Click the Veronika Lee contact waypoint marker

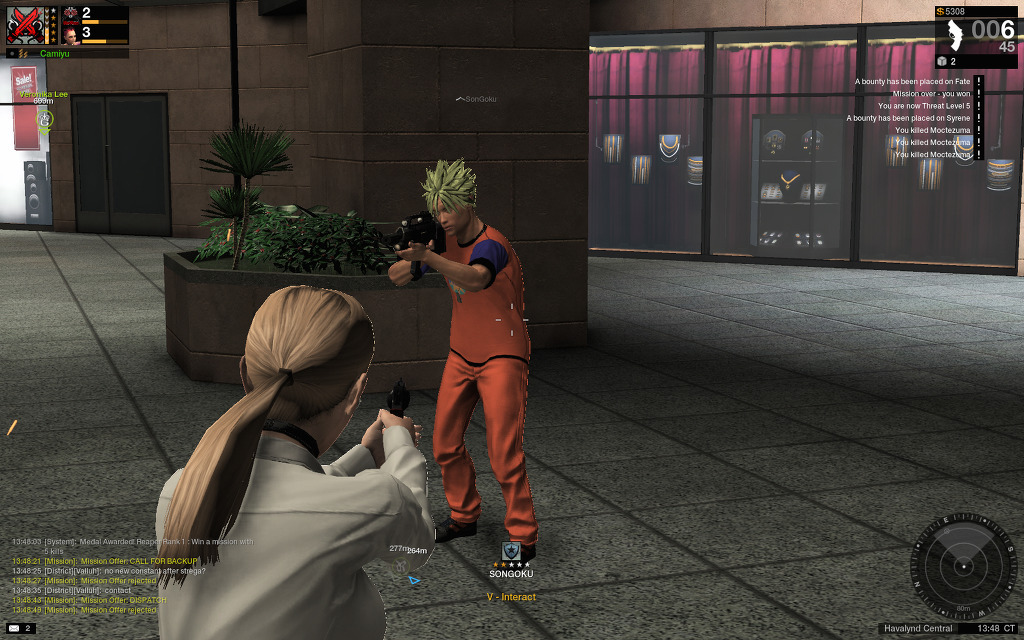(44, 119)
